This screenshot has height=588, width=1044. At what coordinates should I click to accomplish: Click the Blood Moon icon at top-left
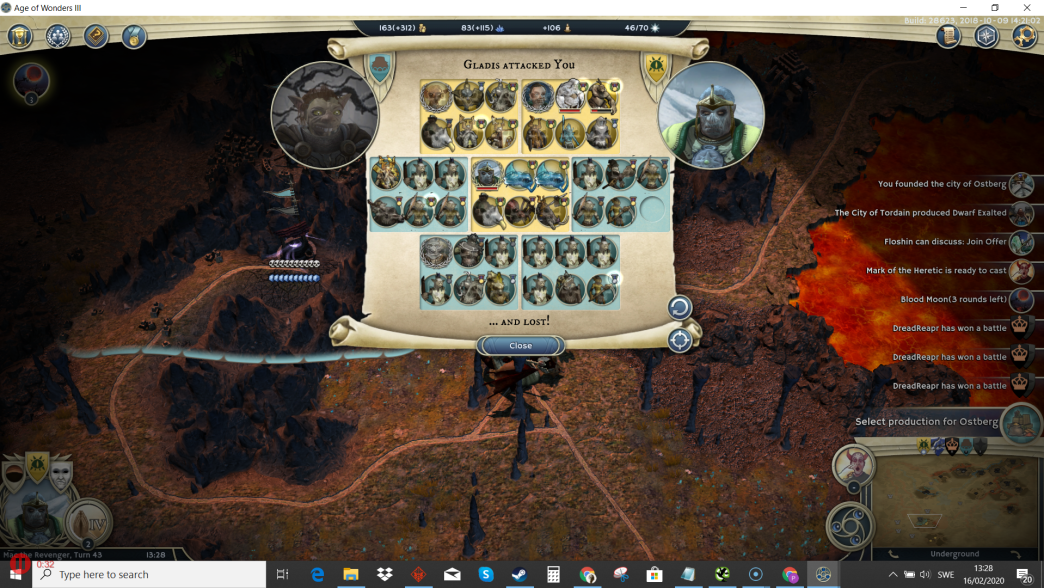pyautogui.click(x=31, y=80)
